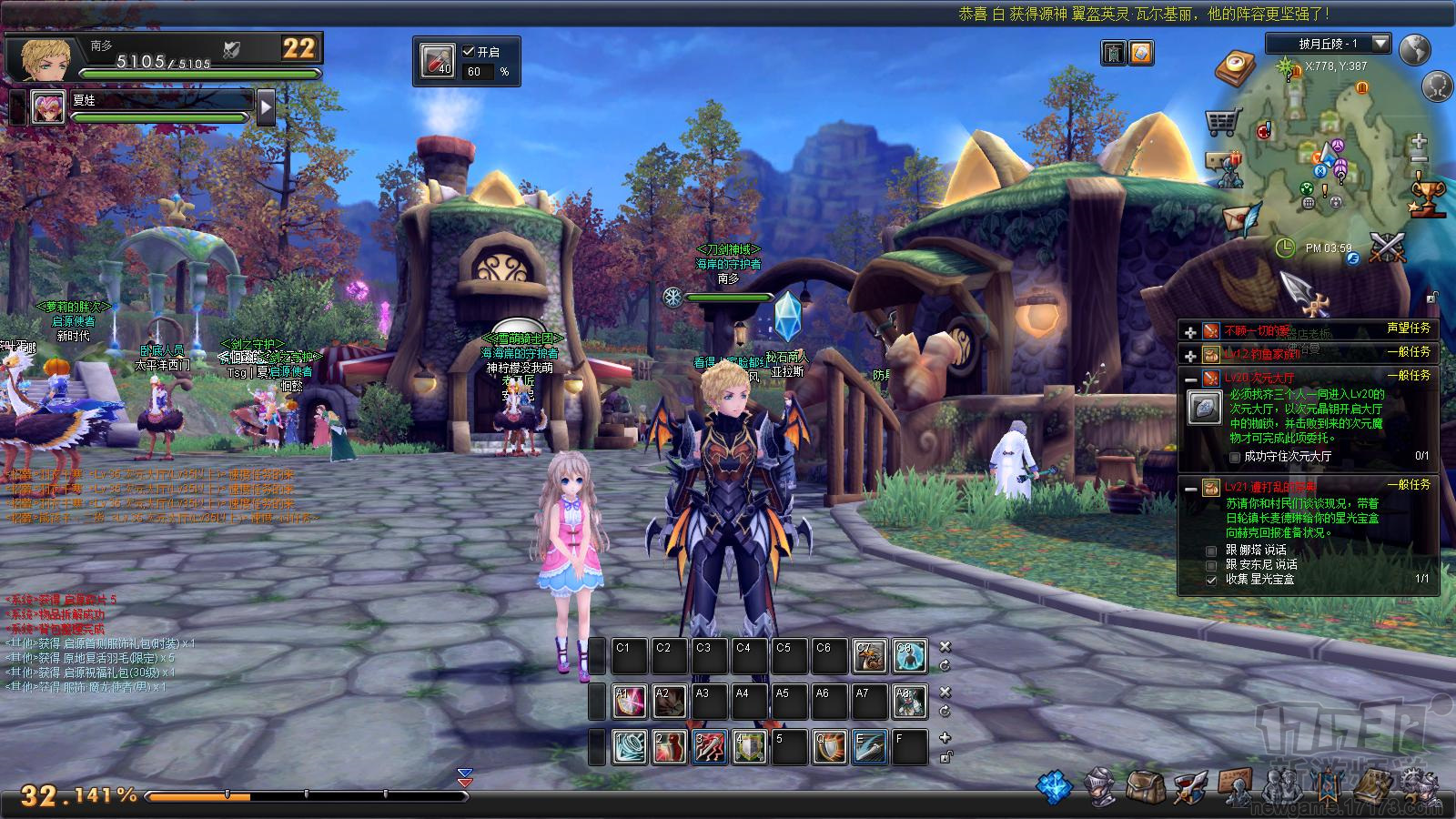The image size is (1456, 819).
Task: Open the compass book guide icon
Action: (1235, 66)
